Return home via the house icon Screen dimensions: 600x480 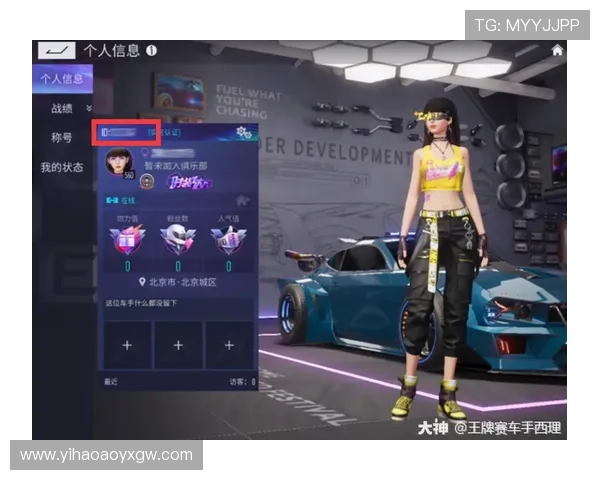[557, 51]
